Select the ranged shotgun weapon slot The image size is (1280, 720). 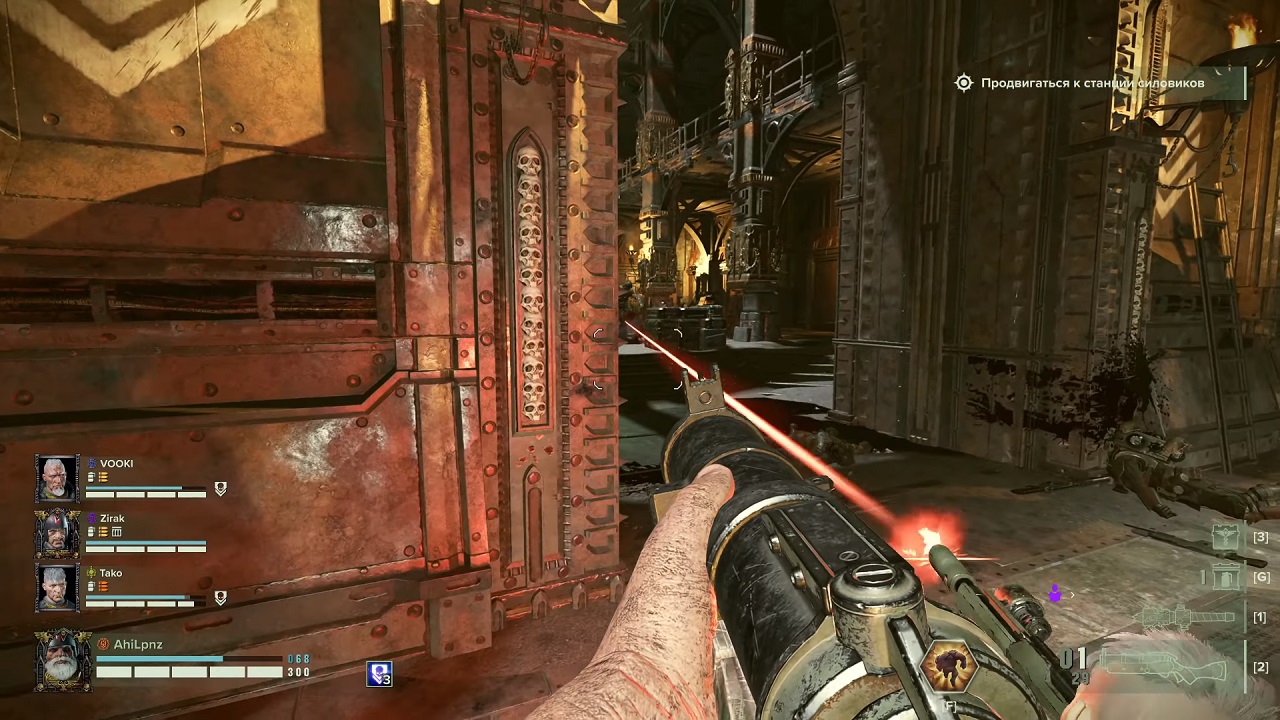click(1165, 665)
